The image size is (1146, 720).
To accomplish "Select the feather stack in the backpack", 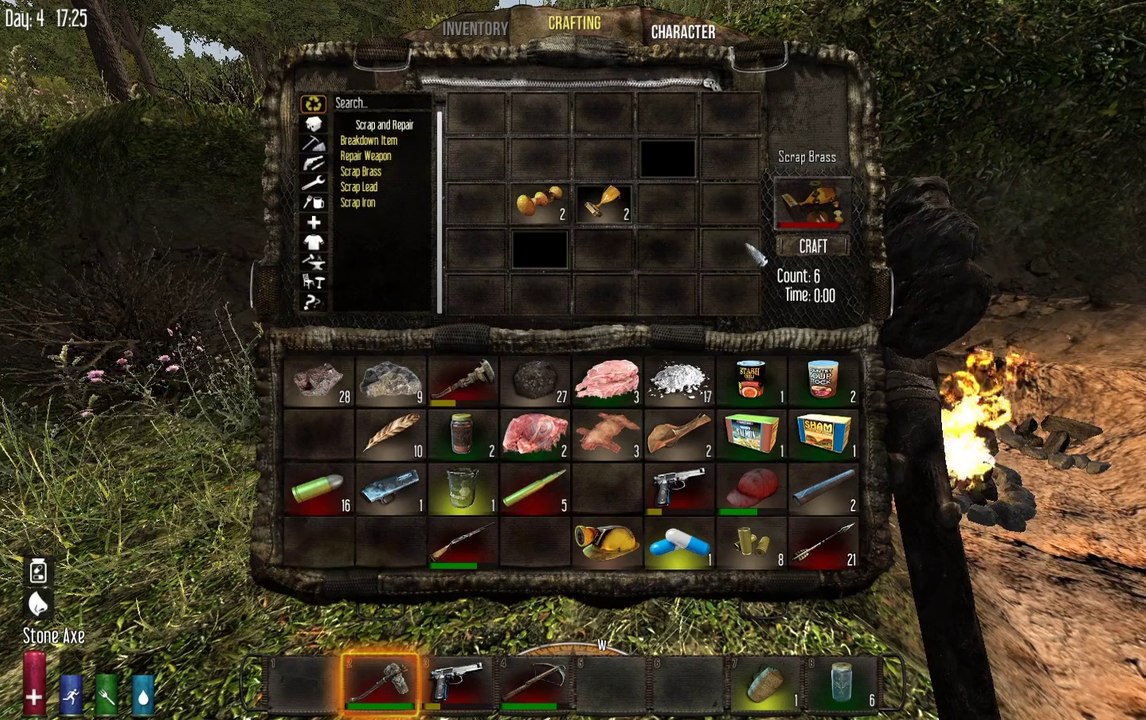I will point(391,434).
